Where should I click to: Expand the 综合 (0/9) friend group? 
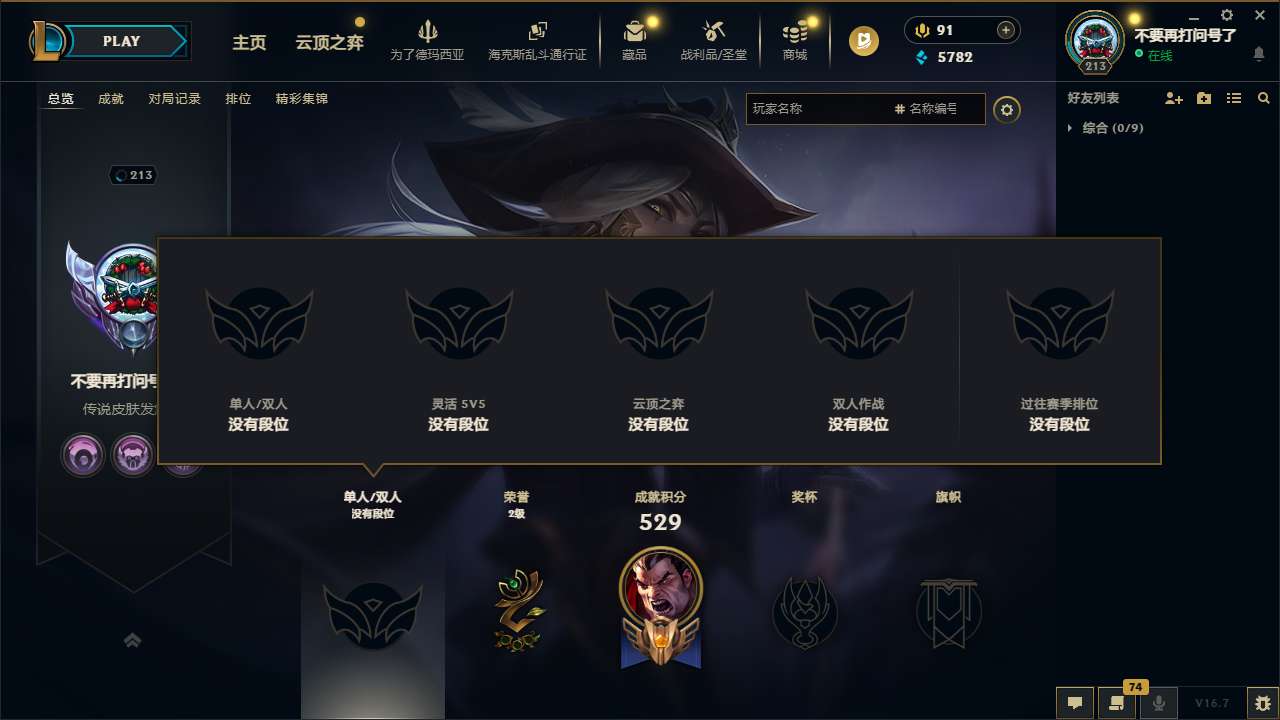click(1068, 128)
